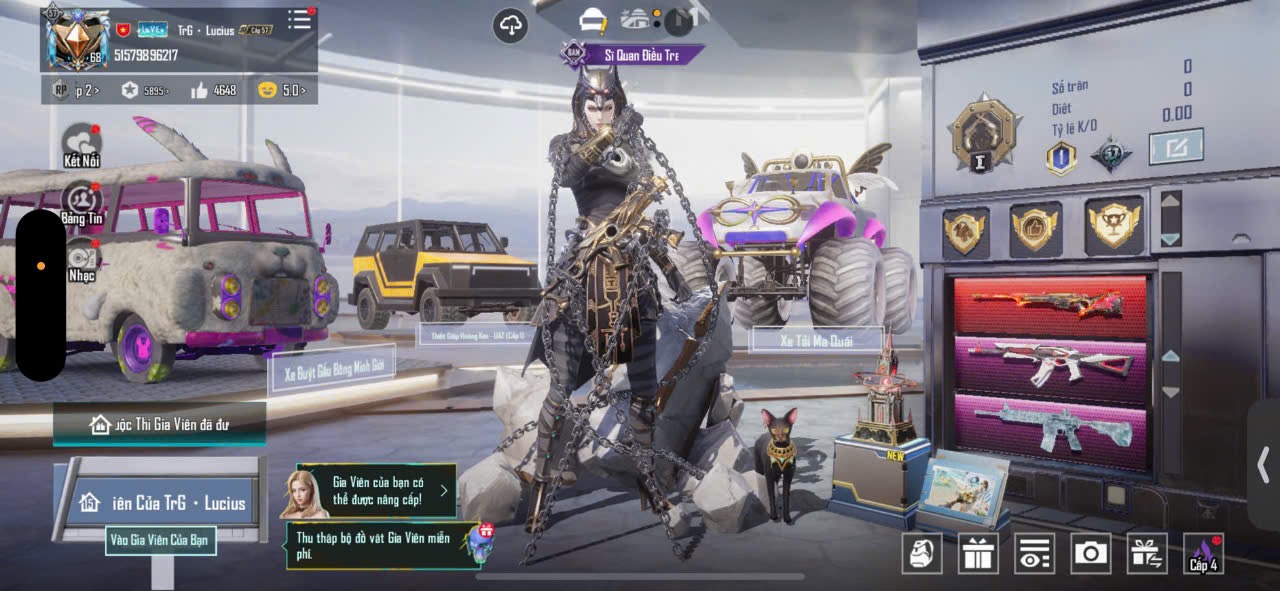
Task: Open the list menu beside the player name
Action: (x=299, y=19)
